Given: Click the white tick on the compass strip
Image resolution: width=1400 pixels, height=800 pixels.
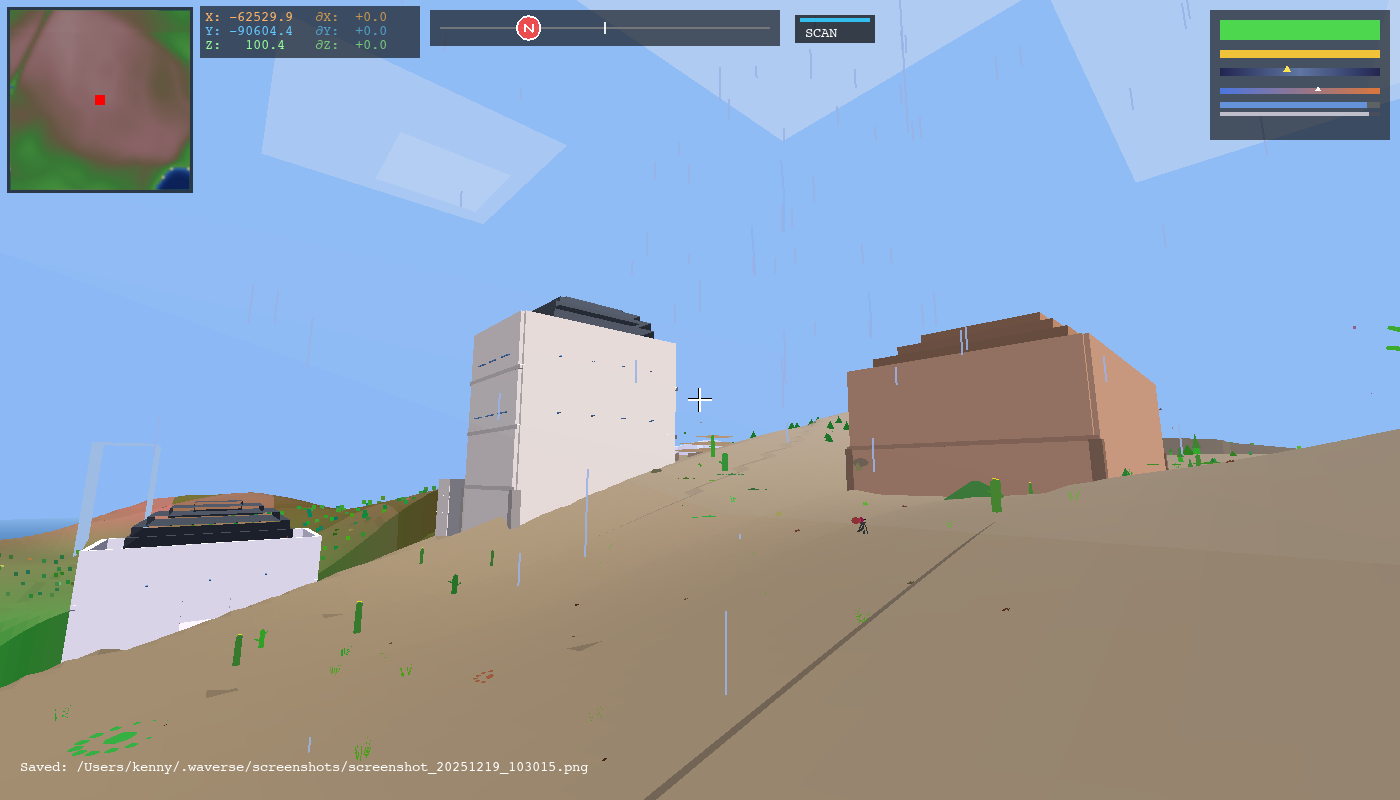Looking at the screenshot, I should [605, 28].
